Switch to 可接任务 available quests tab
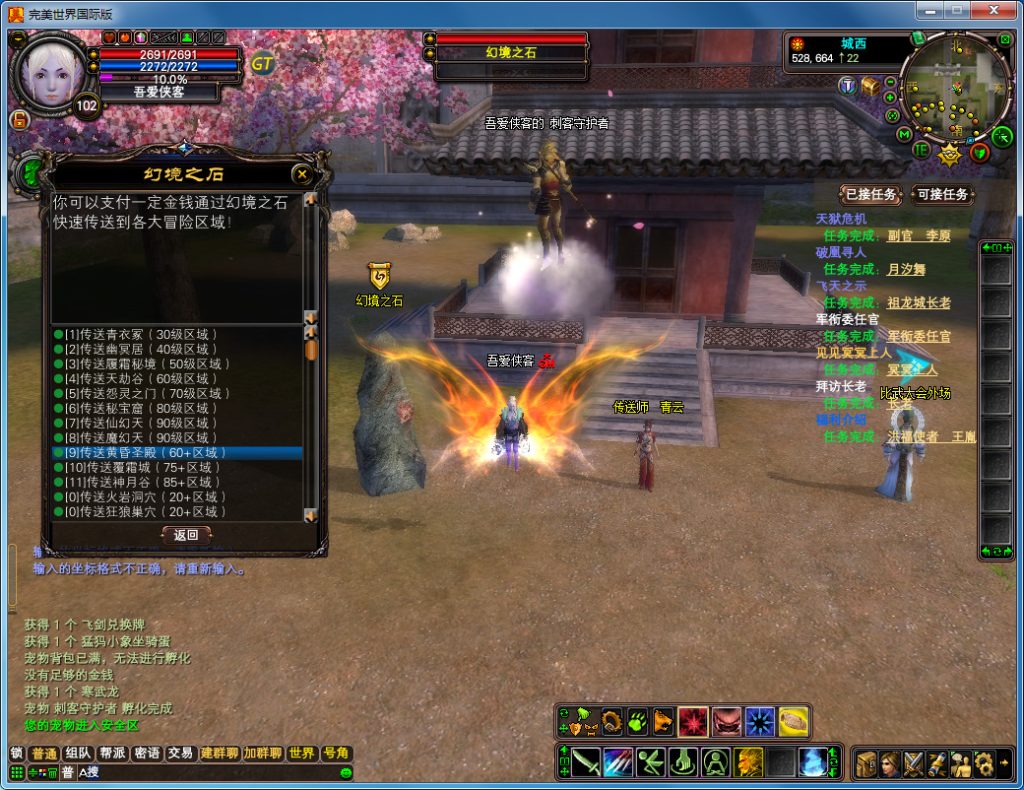This screenshot has width=1024, height=790. click(x=942, y=194)
